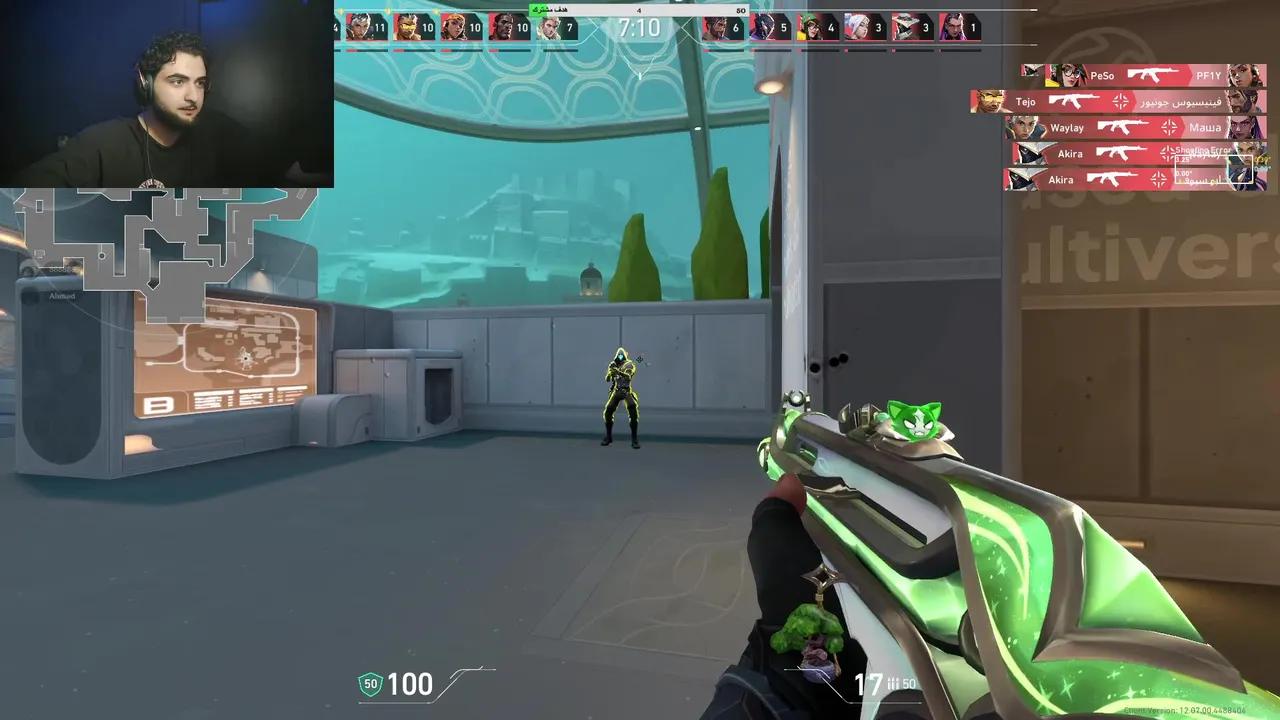
Task: Click the enemy score 50 above the timer
Action: pos(742,9)
